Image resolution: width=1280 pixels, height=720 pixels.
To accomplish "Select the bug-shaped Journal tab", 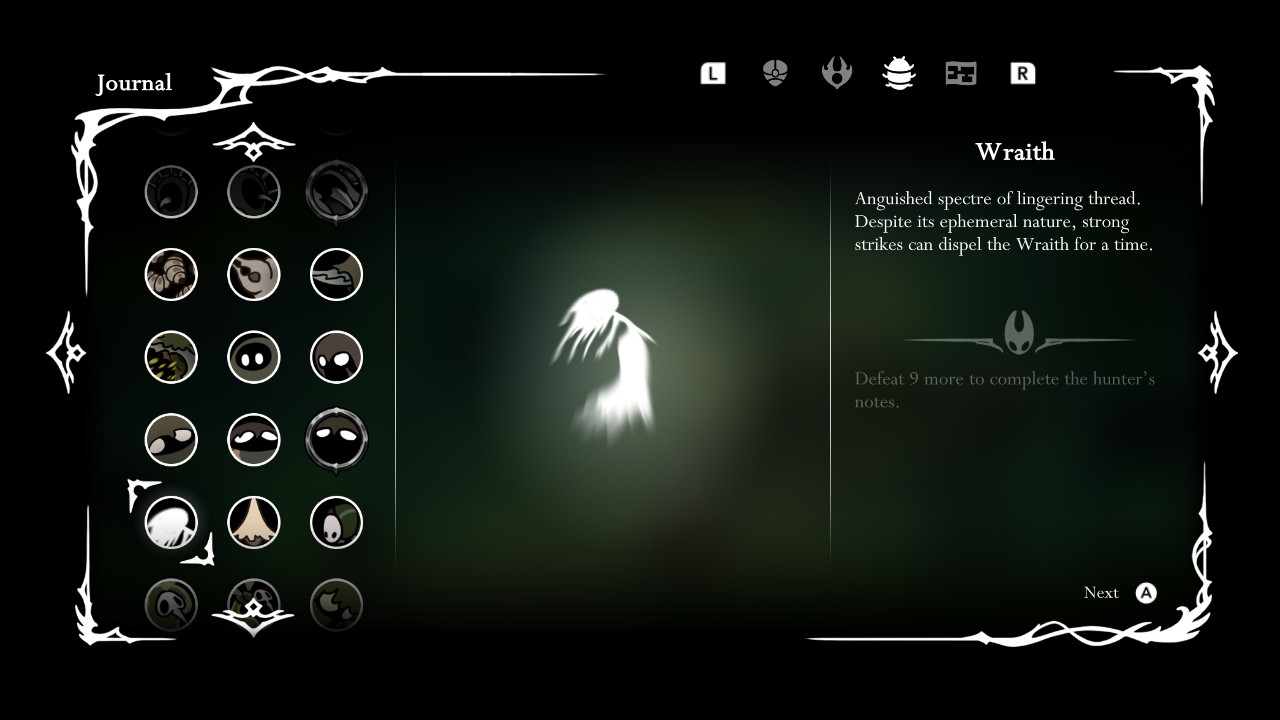I will [899, 73].
